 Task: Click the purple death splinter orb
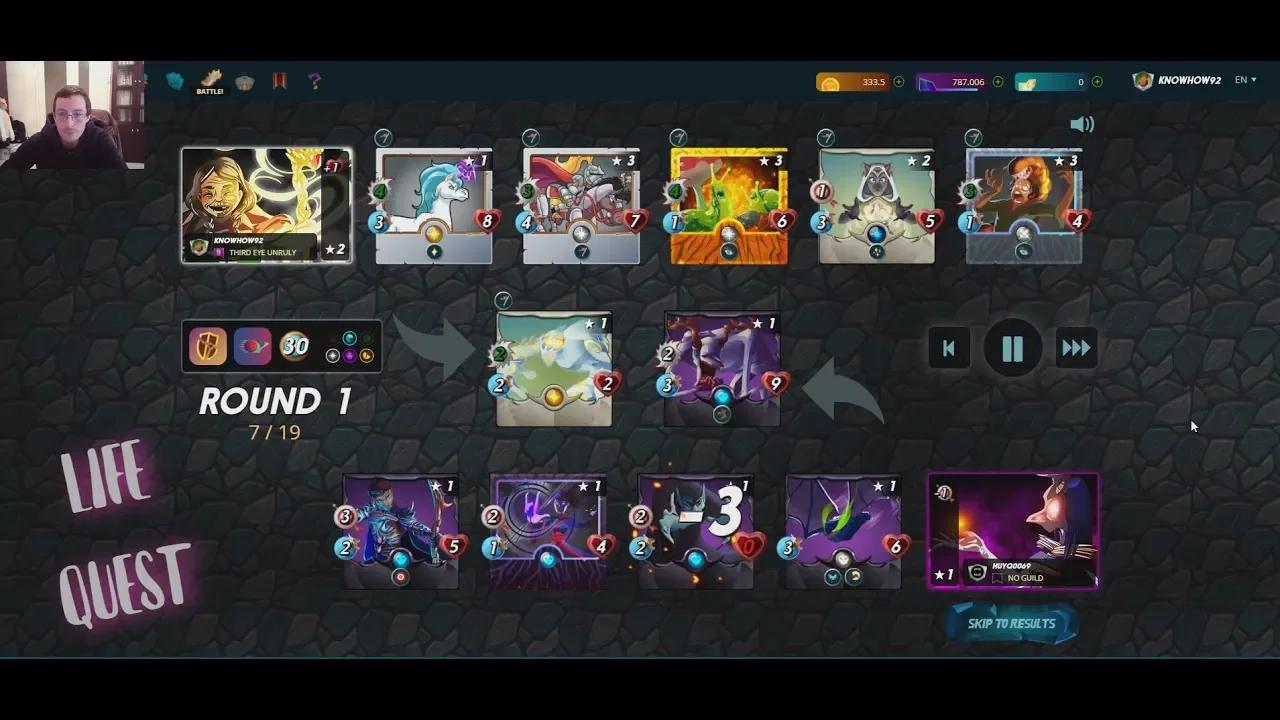click(350, 356)
